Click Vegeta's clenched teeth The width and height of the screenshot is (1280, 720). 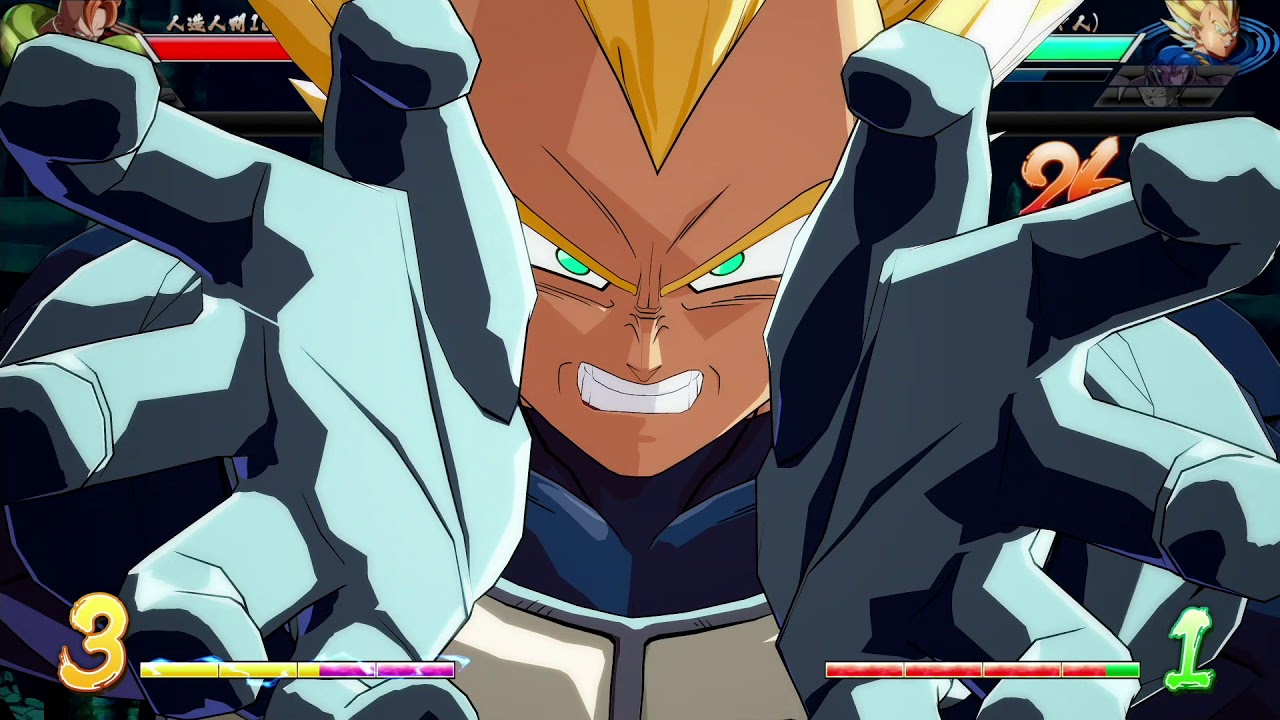(x=640, y=390)
